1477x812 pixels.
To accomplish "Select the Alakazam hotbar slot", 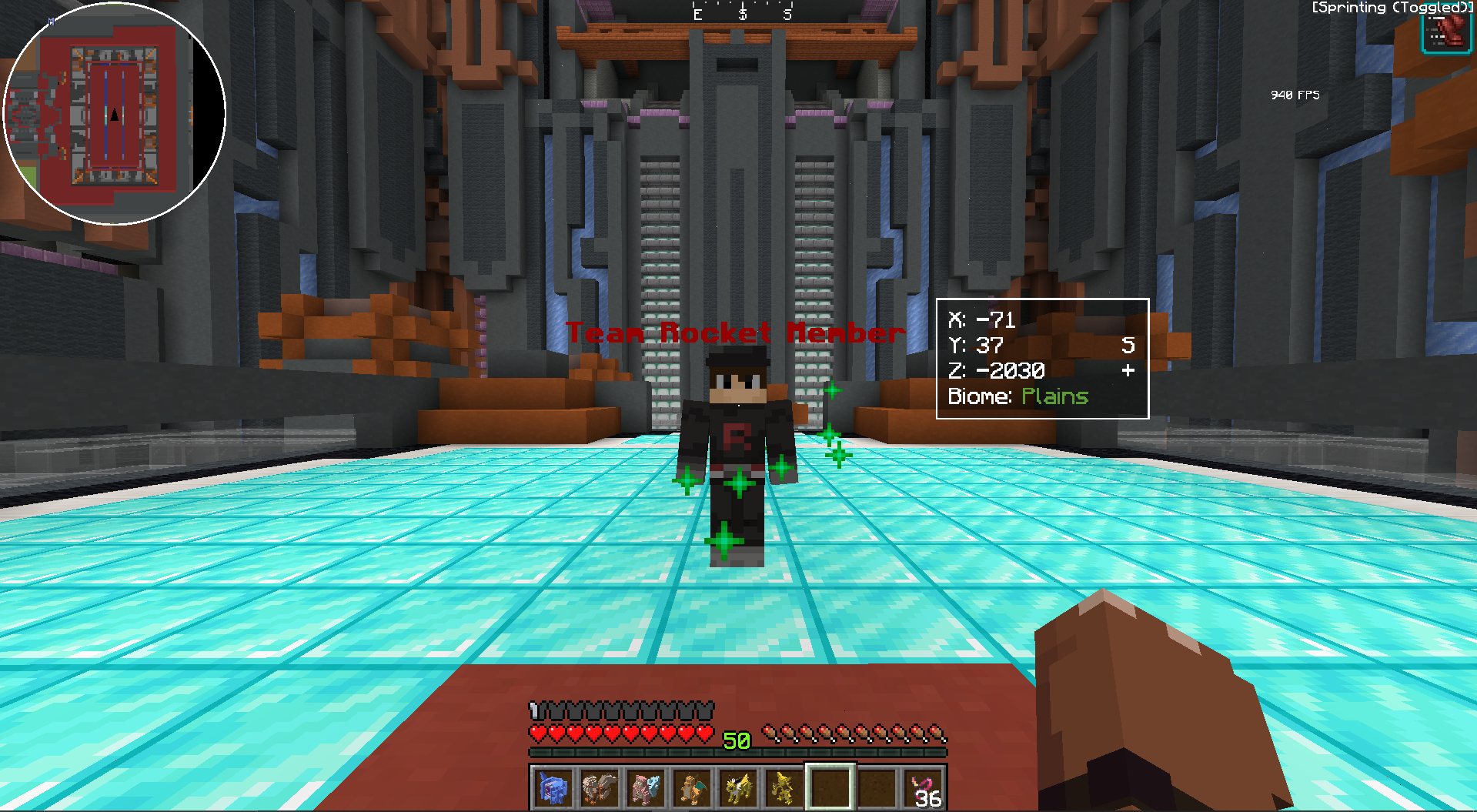I will click(x=784, y=787).
